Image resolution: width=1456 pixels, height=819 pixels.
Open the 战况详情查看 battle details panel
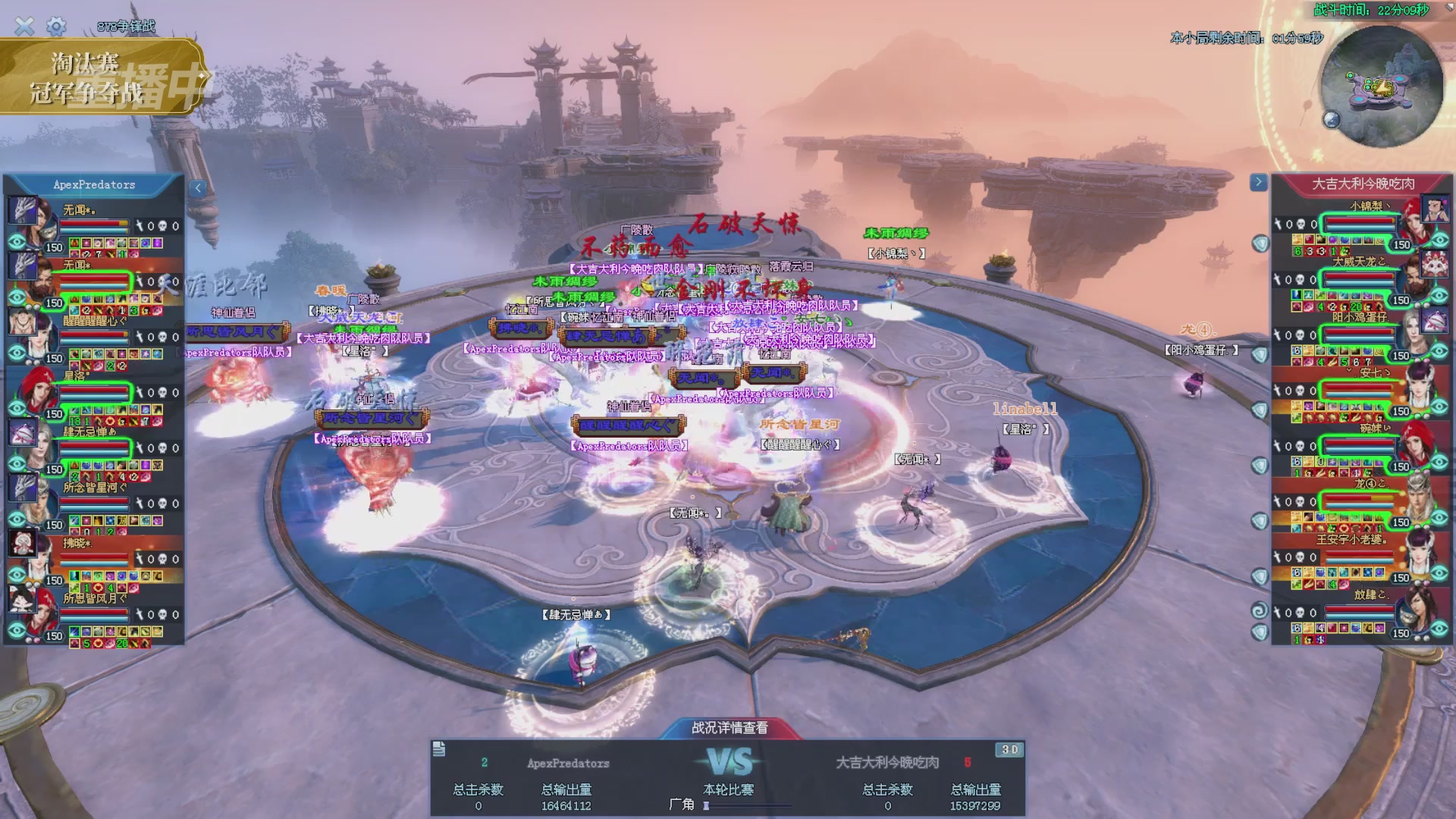[730, 728]
